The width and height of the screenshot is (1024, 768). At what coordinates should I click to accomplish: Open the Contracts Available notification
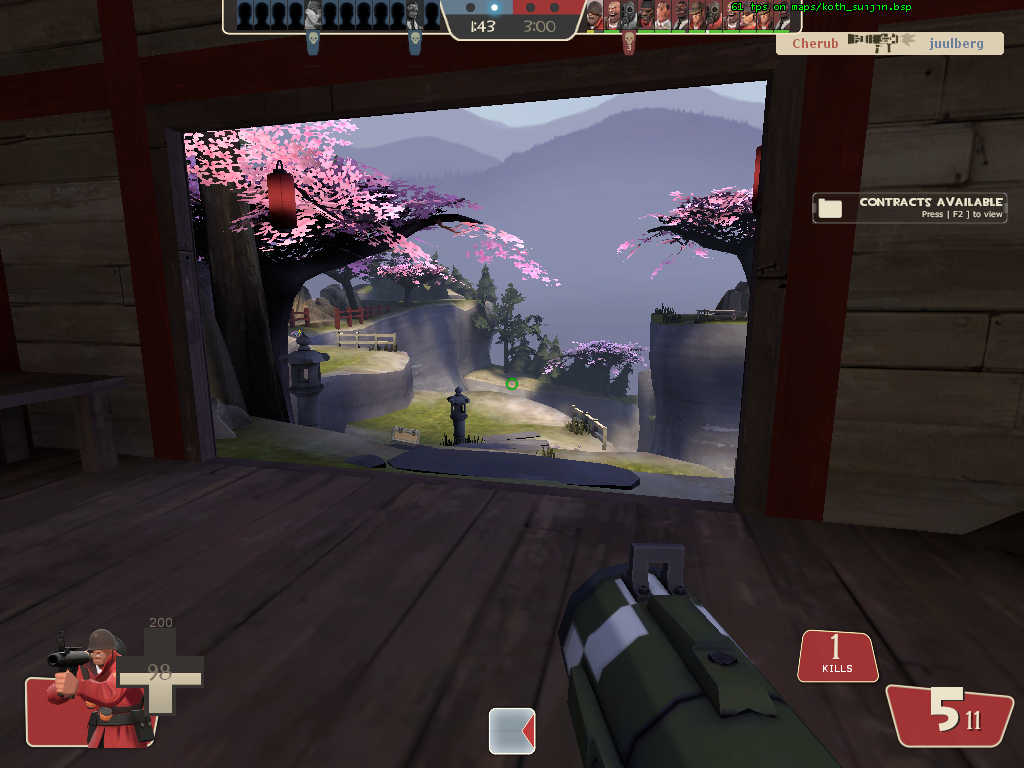[x=909, y=207]
